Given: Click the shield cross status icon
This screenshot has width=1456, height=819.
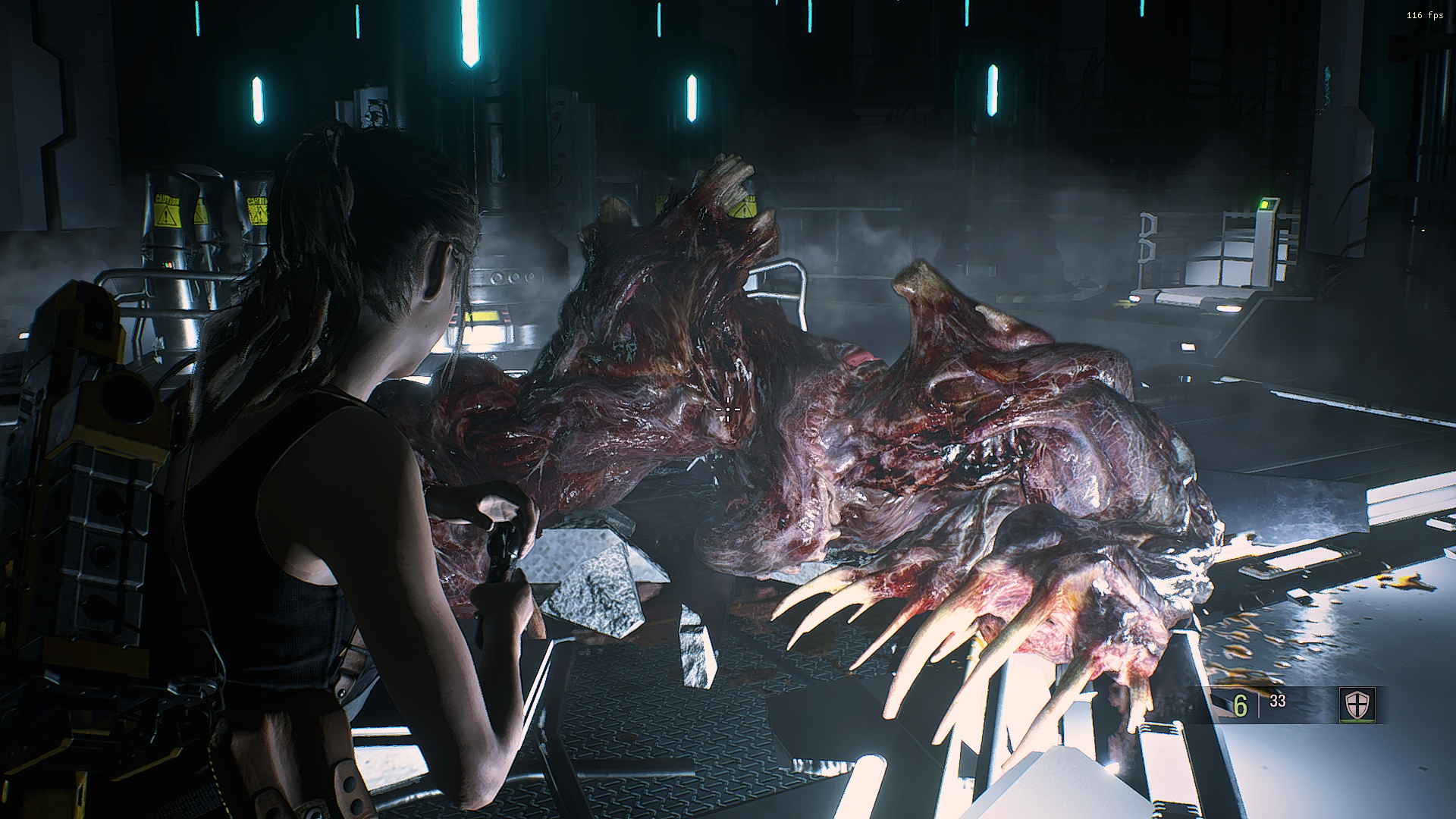Looking at the screenshot, I should pos(1356,705).
